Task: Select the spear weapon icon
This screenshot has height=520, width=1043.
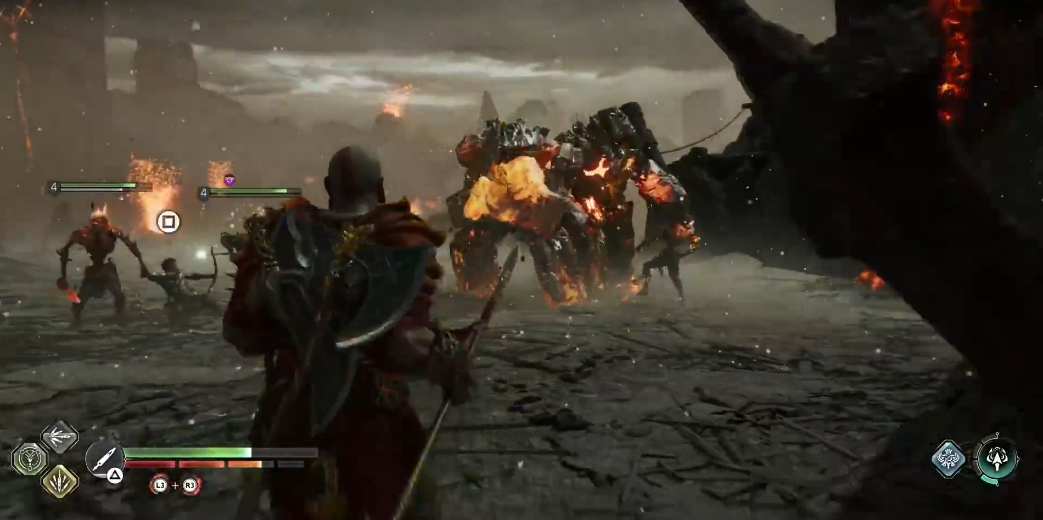Action: pyautogui.click(x=104, y=456)
